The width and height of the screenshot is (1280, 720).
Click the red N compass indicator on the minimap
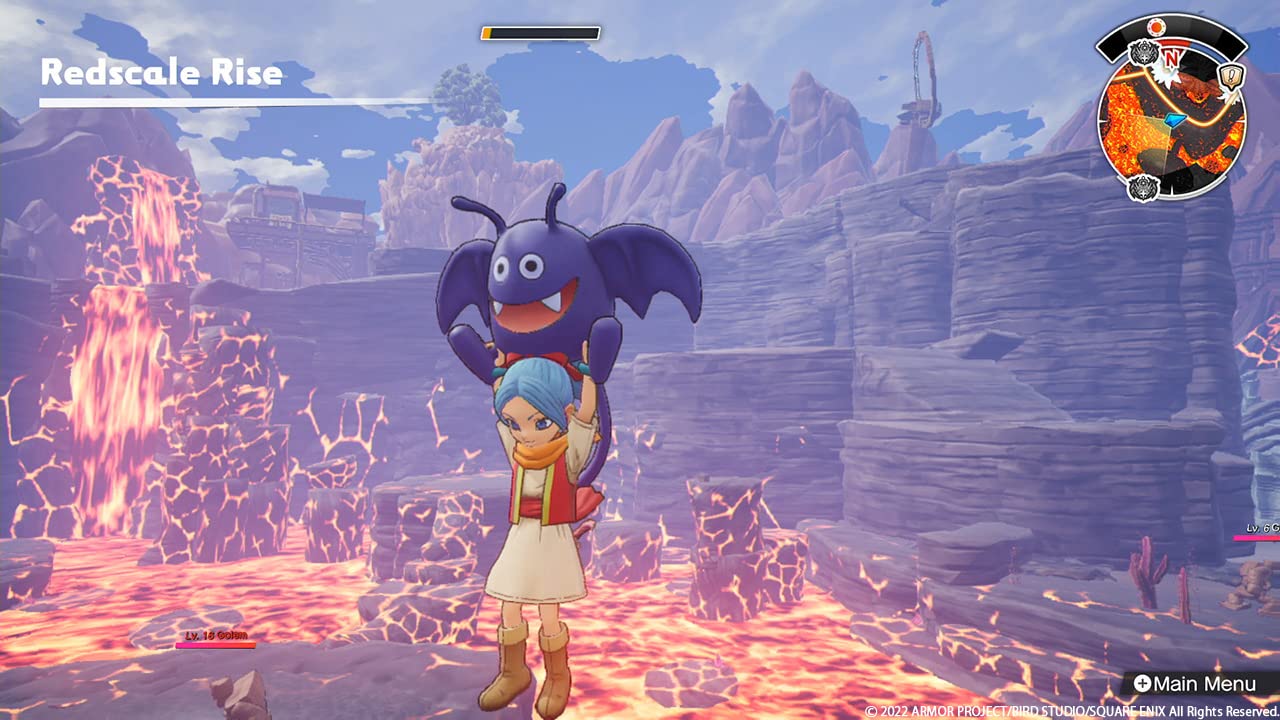(x=1171, y=60)
